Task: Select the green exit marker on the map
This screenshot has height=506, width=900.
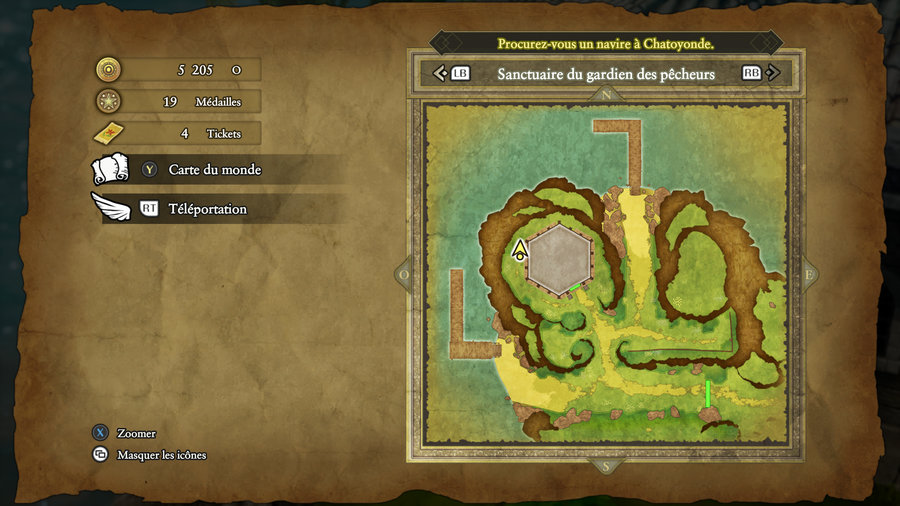Action: tap(708, 393)
